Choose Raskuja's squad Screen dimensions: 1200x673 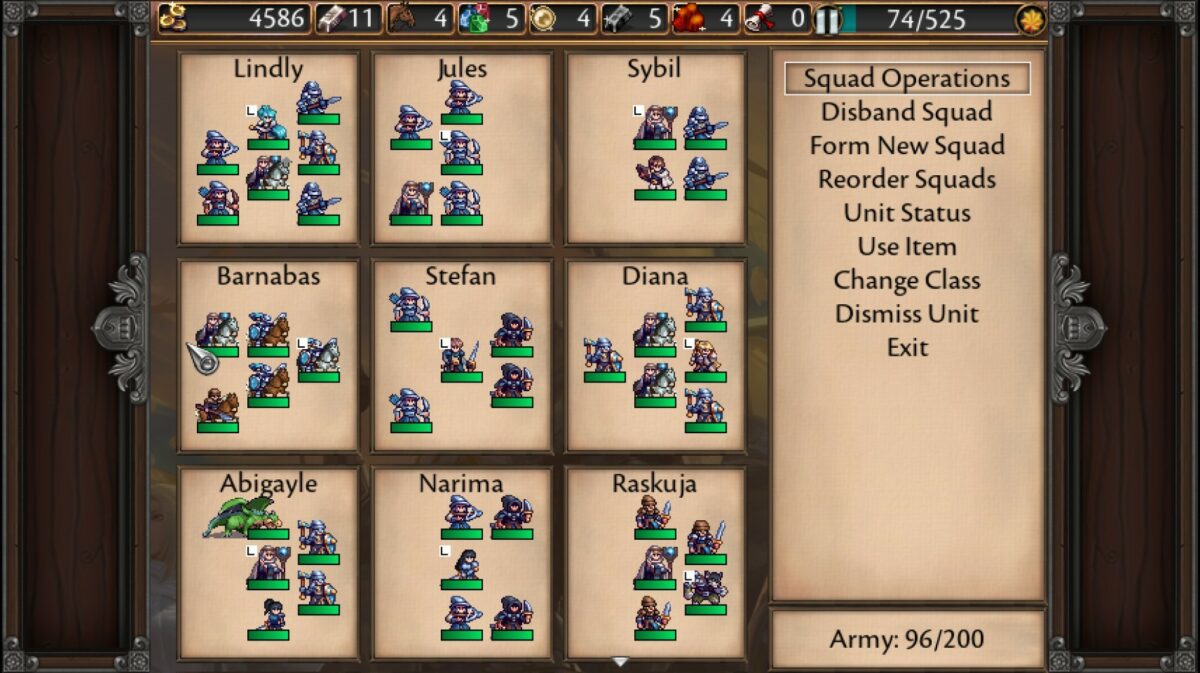[655, 563]
